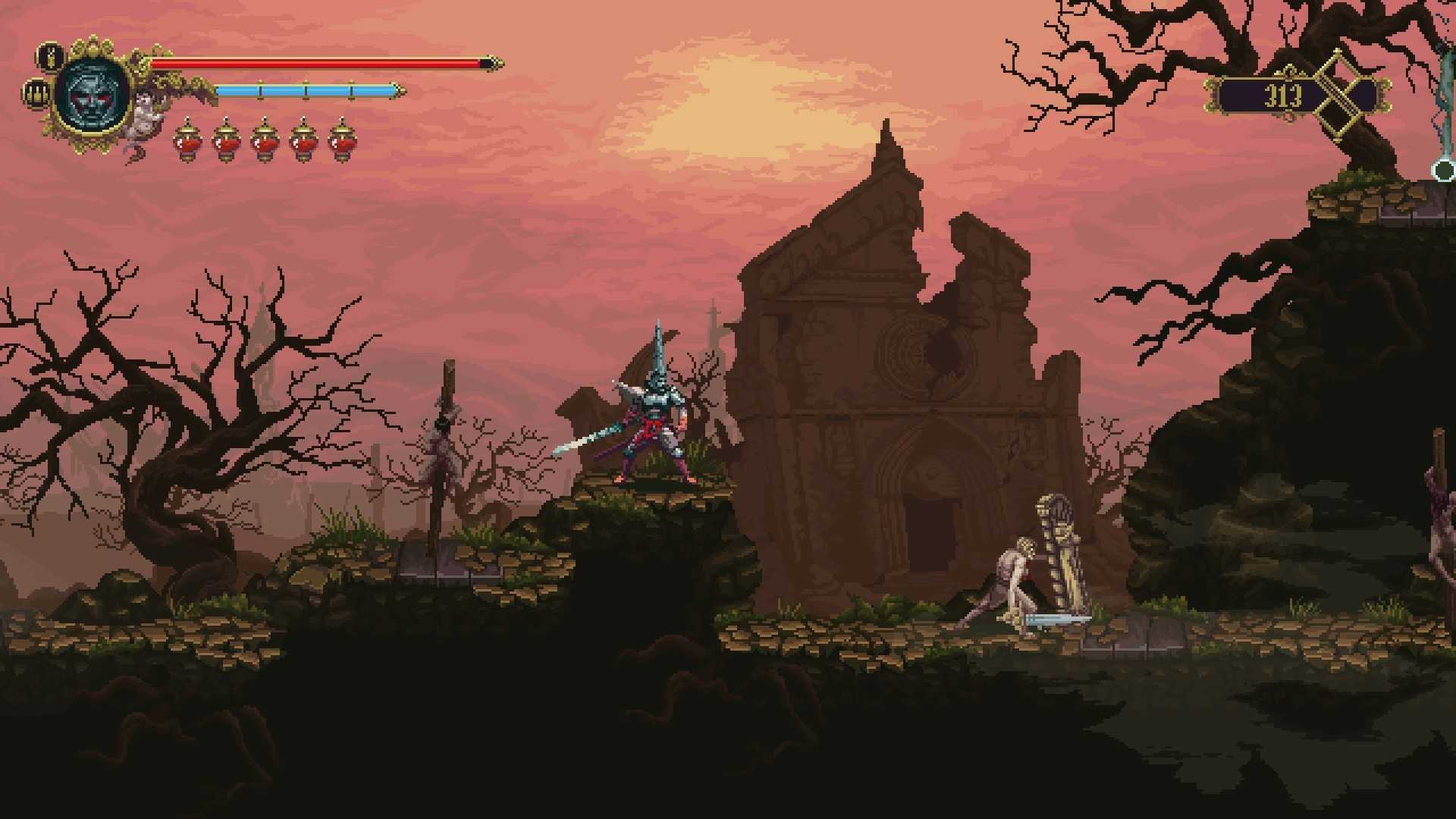The image size is (1456, 819).
Task: Click the cherub figure under the portrait frame
Action: pyautogui.click(x=143, y=115)
